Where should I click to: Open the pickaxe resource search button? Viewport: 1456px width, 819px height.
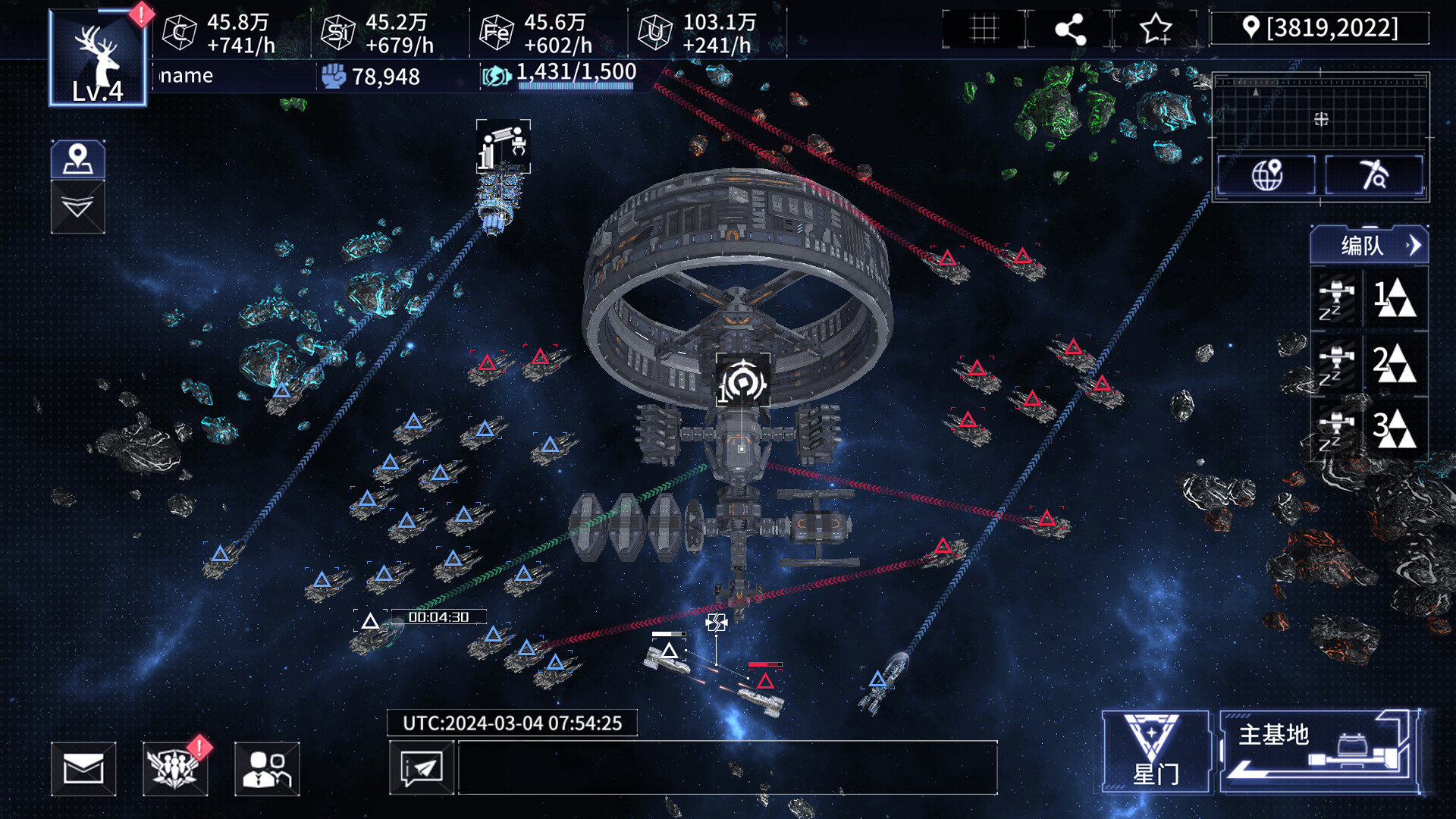1373,175
